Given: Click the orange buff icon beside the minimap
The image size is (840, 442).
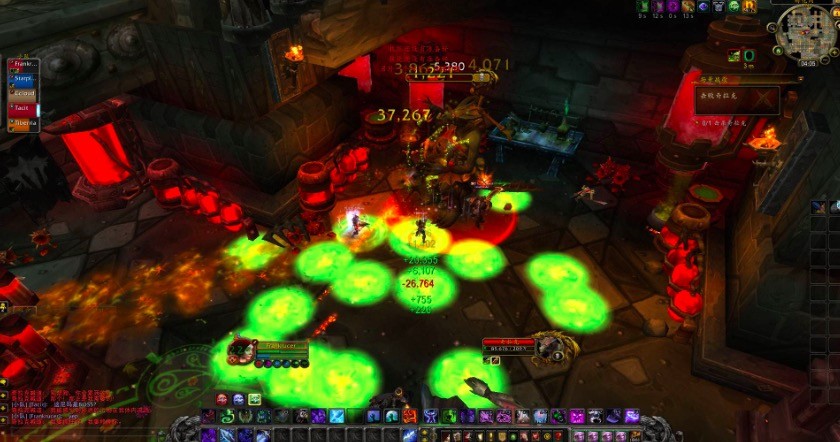Looking at the screenshot, I should (750, 6).
